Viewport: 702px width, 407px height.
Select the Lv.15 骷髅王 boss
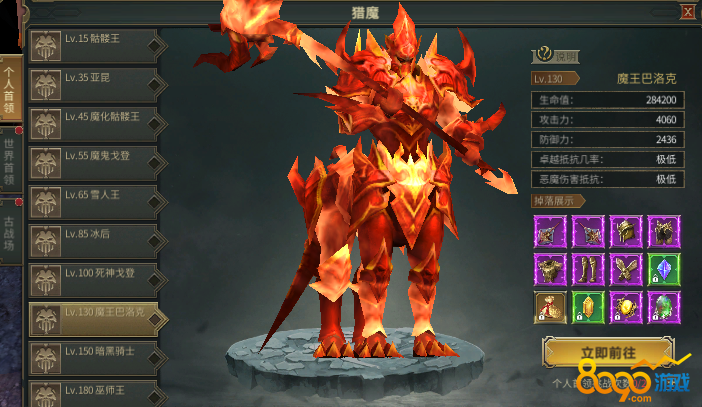coord(93,46)
